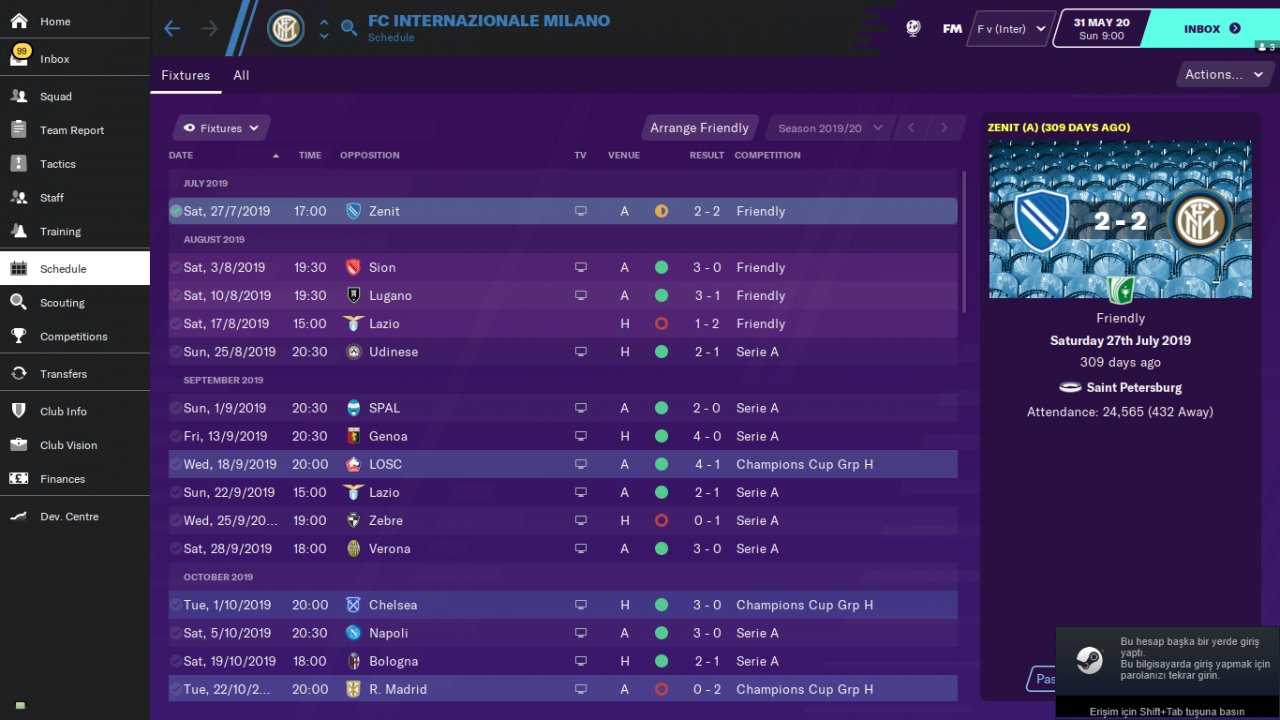Continue with the Inbox button
Image resolution: width=1280 pixels, height=720 pixels.
pos(1211,29)
